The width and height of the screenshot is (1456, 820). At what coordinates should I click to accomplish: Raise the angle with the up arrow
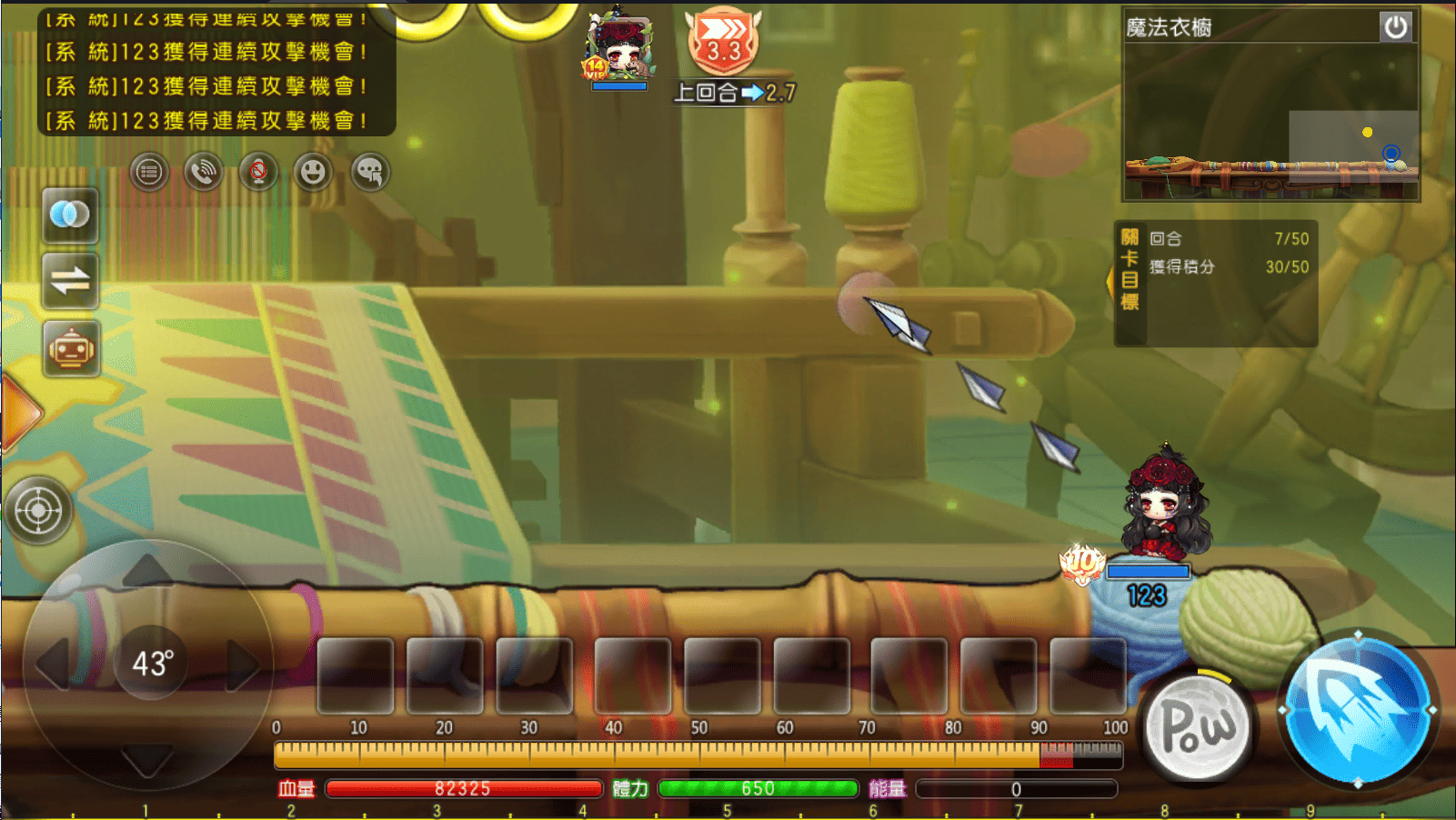pos(147,573)
